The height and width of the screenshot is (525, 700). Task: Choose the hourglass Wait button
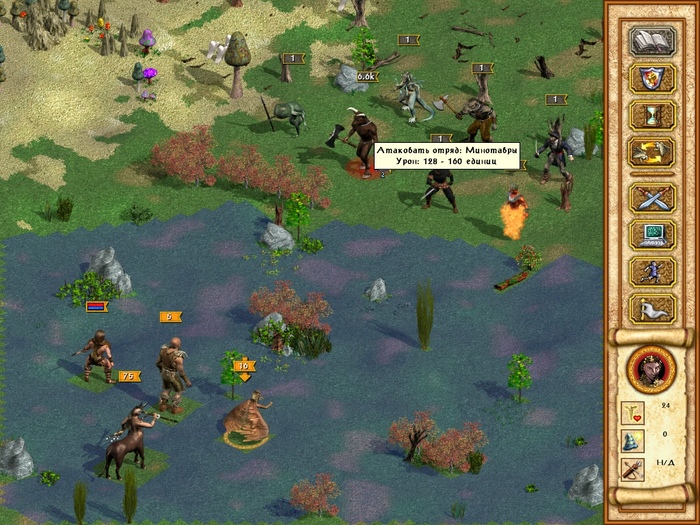(x=651, y=115)
